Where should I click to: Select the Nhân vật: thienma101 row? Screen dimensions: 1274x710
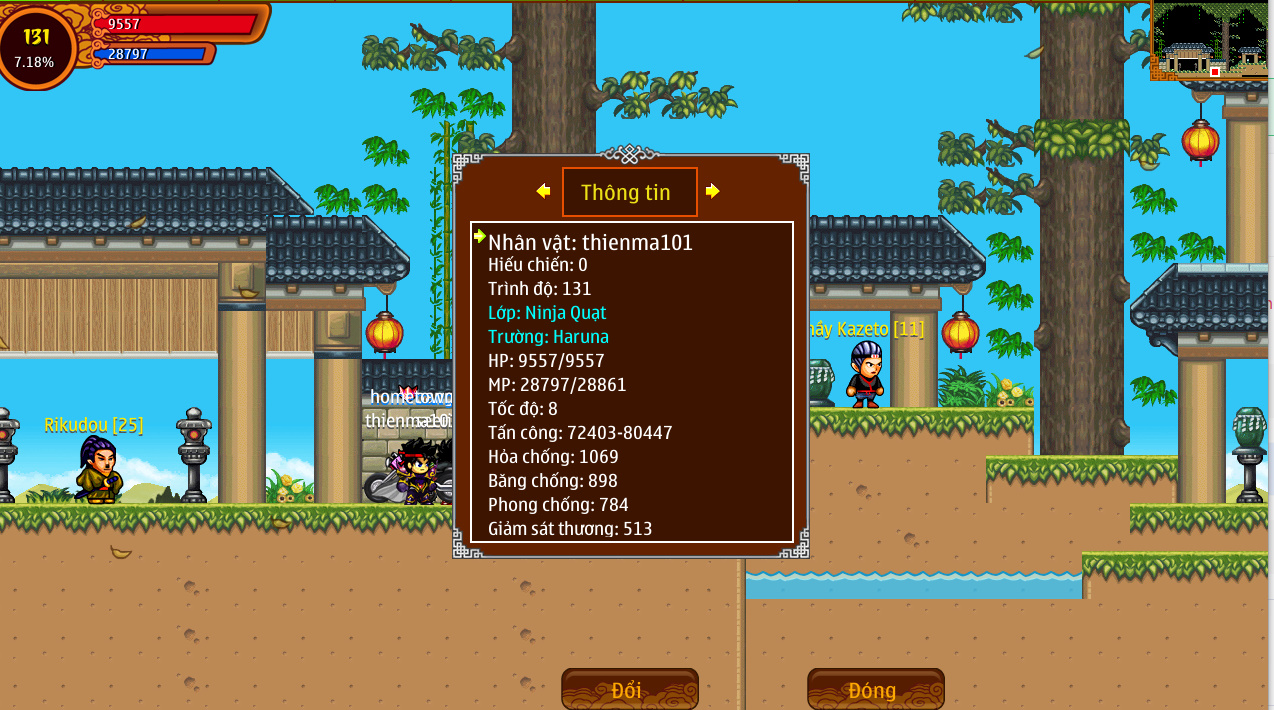pyautogui.click(x=590, y=242)
